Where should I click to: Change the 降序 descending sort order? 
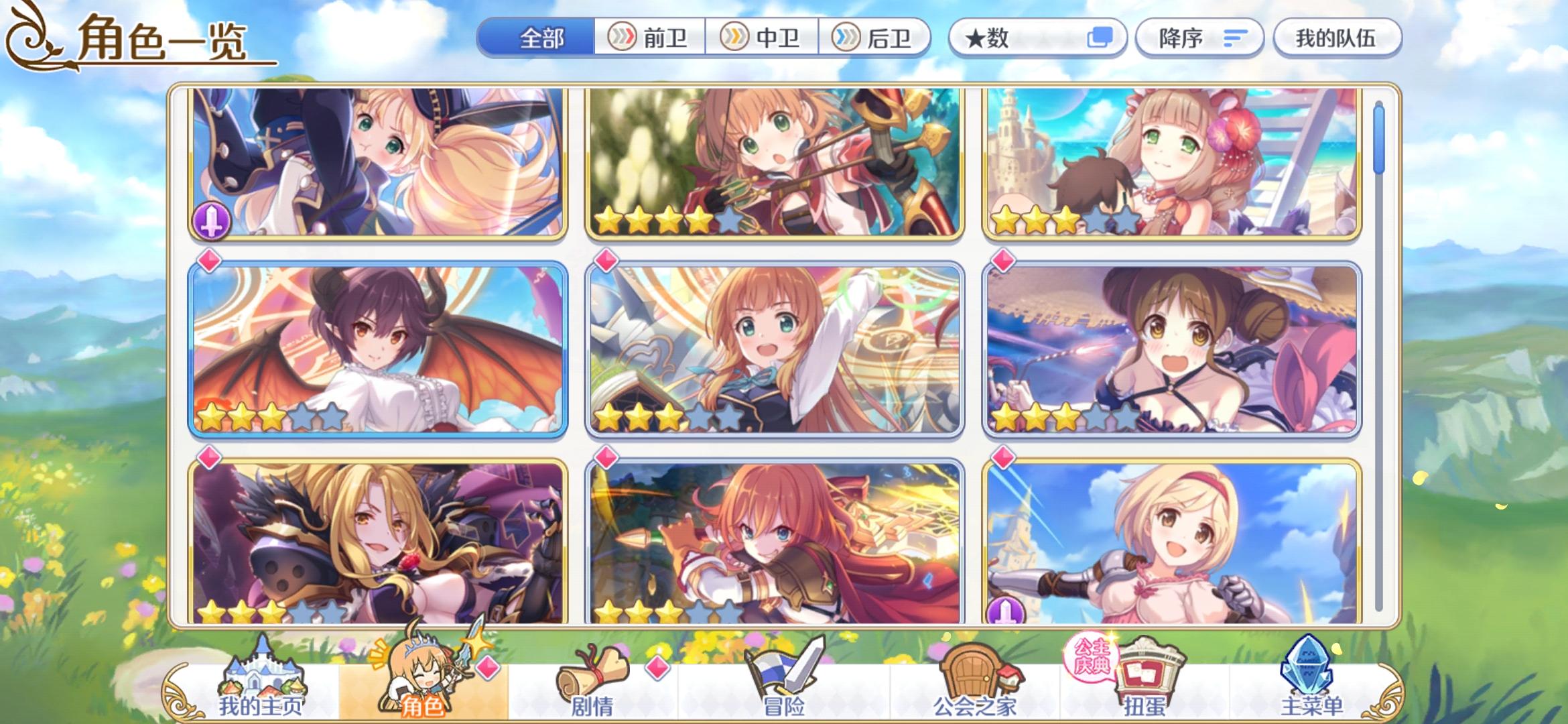[x=1199, y=38]
